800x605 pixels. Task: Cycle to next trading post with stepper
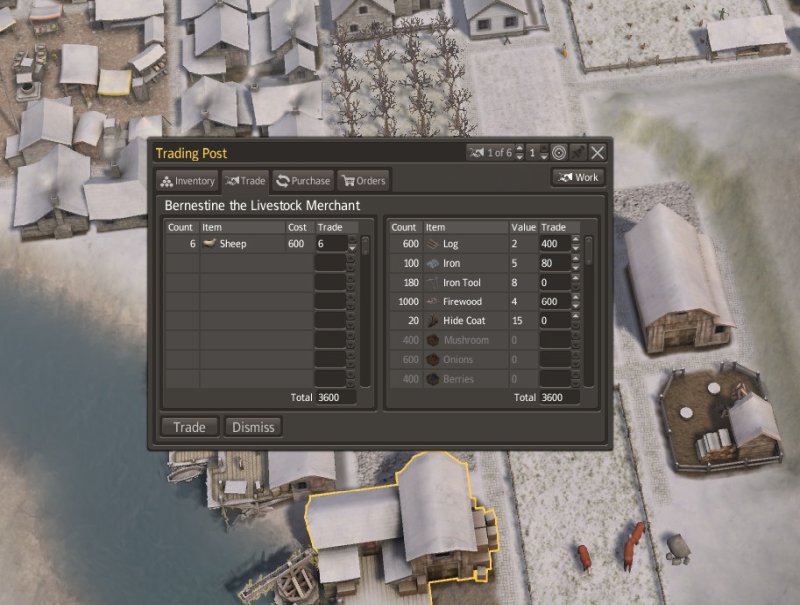pyautogui.click(x=518, y=149)
